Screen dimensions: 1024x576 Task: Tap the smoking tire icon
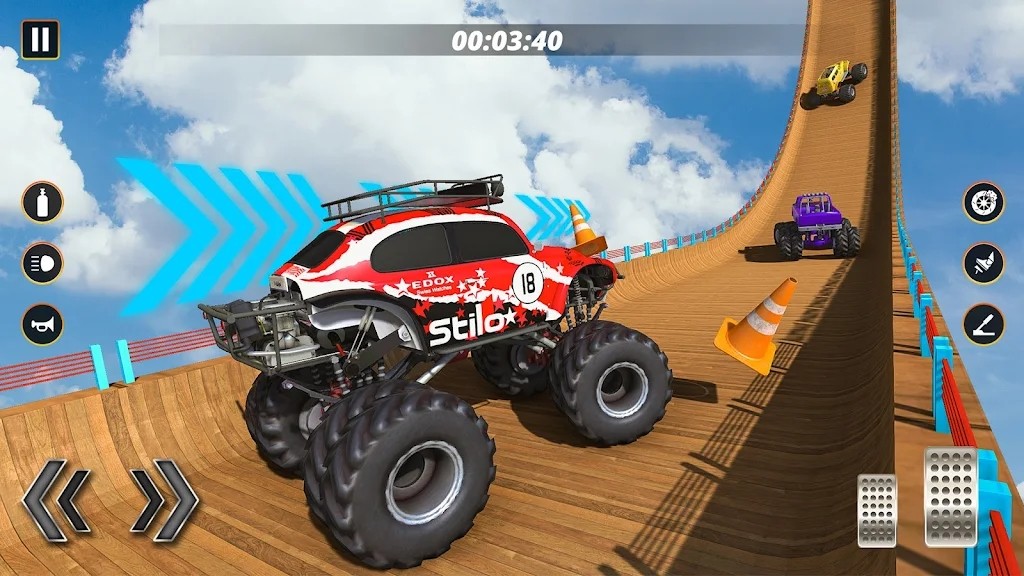coord(984,202)
